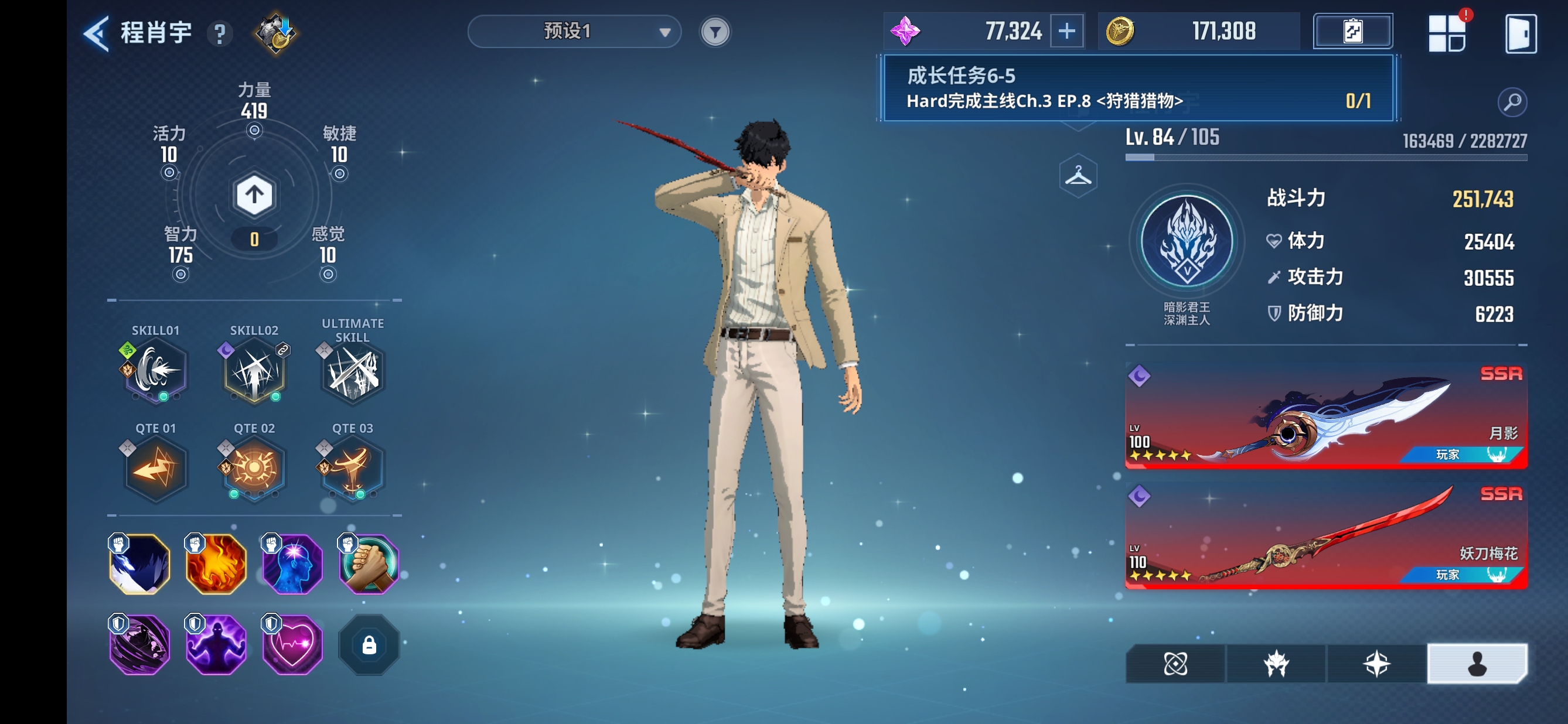Open the four-square grid menu icon

pyautogui.click(x=1446, y=34)
